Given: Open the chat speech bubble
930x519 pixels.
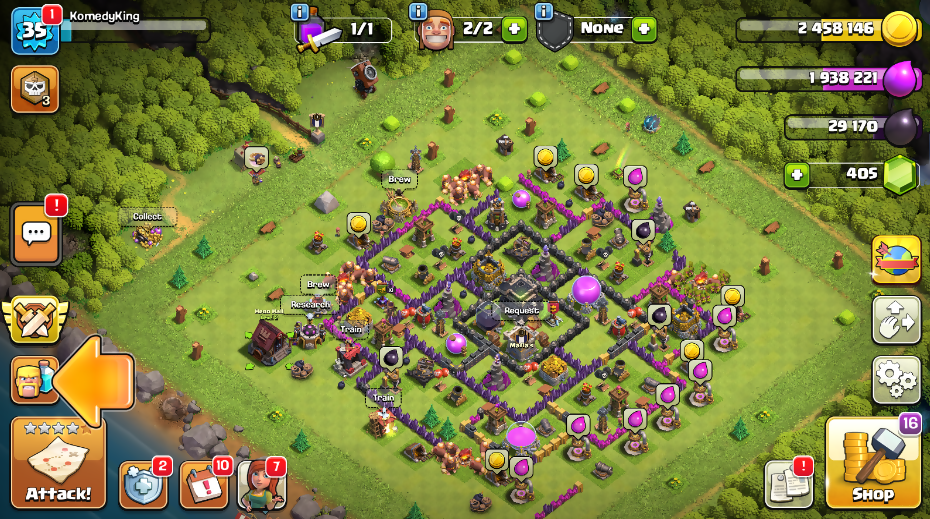Looking at the screenshot, I should [36, 234].
